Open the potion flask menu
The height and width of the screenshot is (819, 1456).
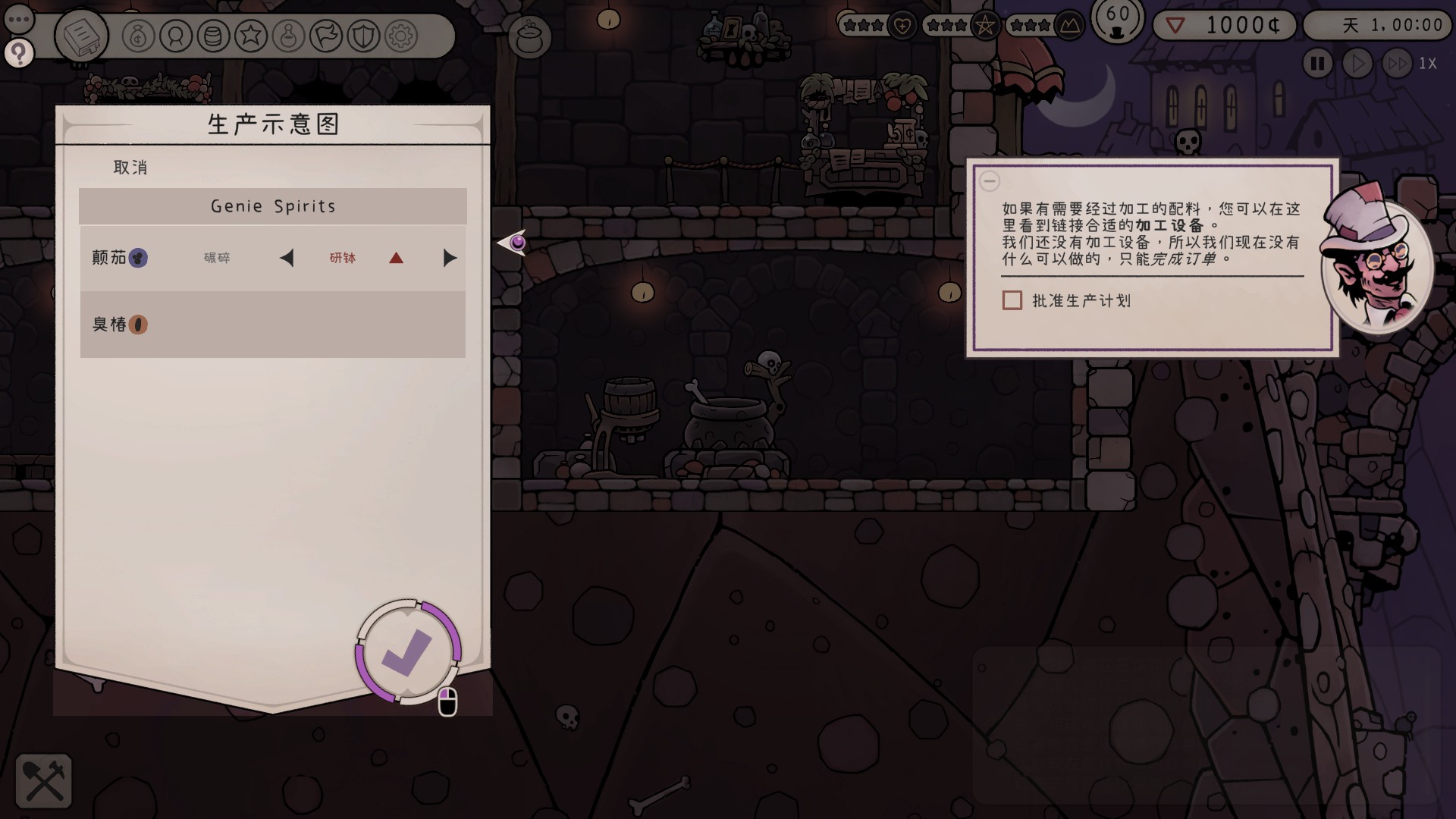[288, 36]
